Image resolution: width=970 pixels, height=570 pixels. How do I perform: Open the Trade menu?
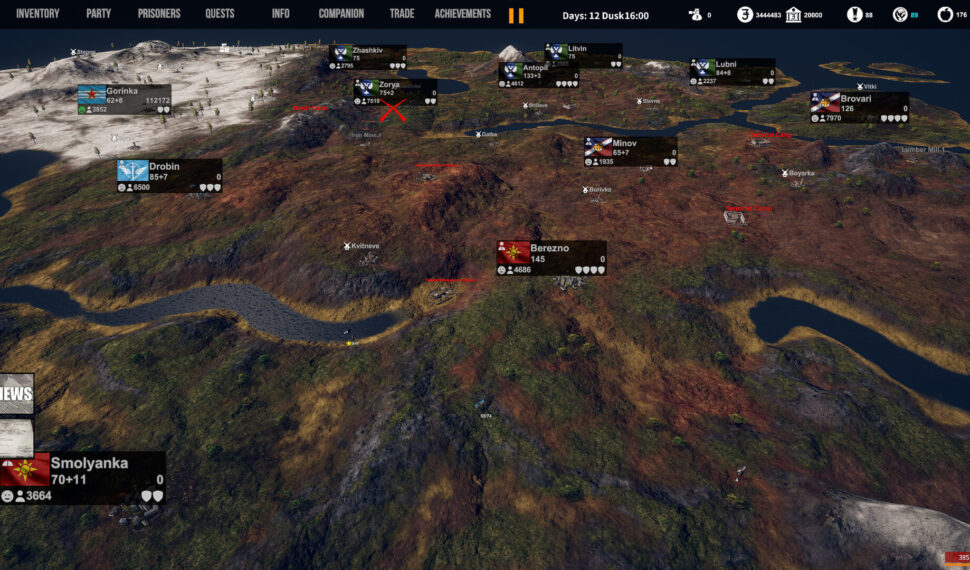click(x=403, y=14)
